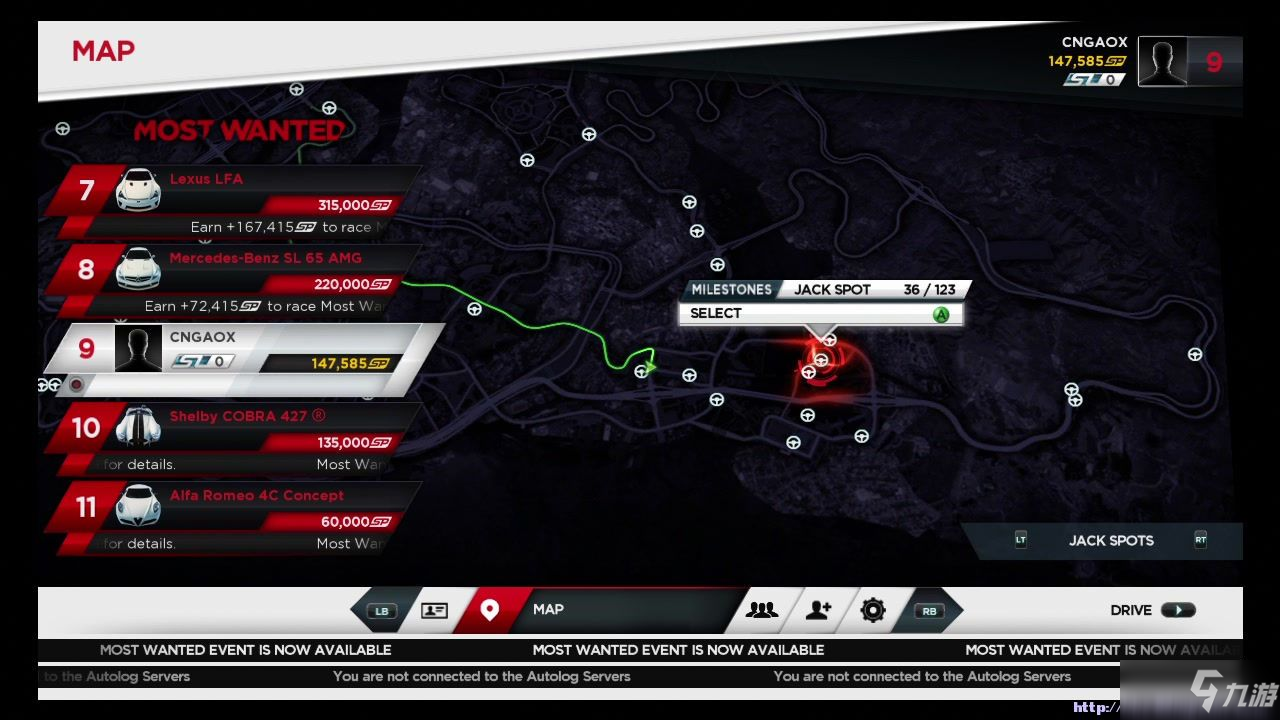Click the highlighted red Jack Spot marker

[821, 361]
